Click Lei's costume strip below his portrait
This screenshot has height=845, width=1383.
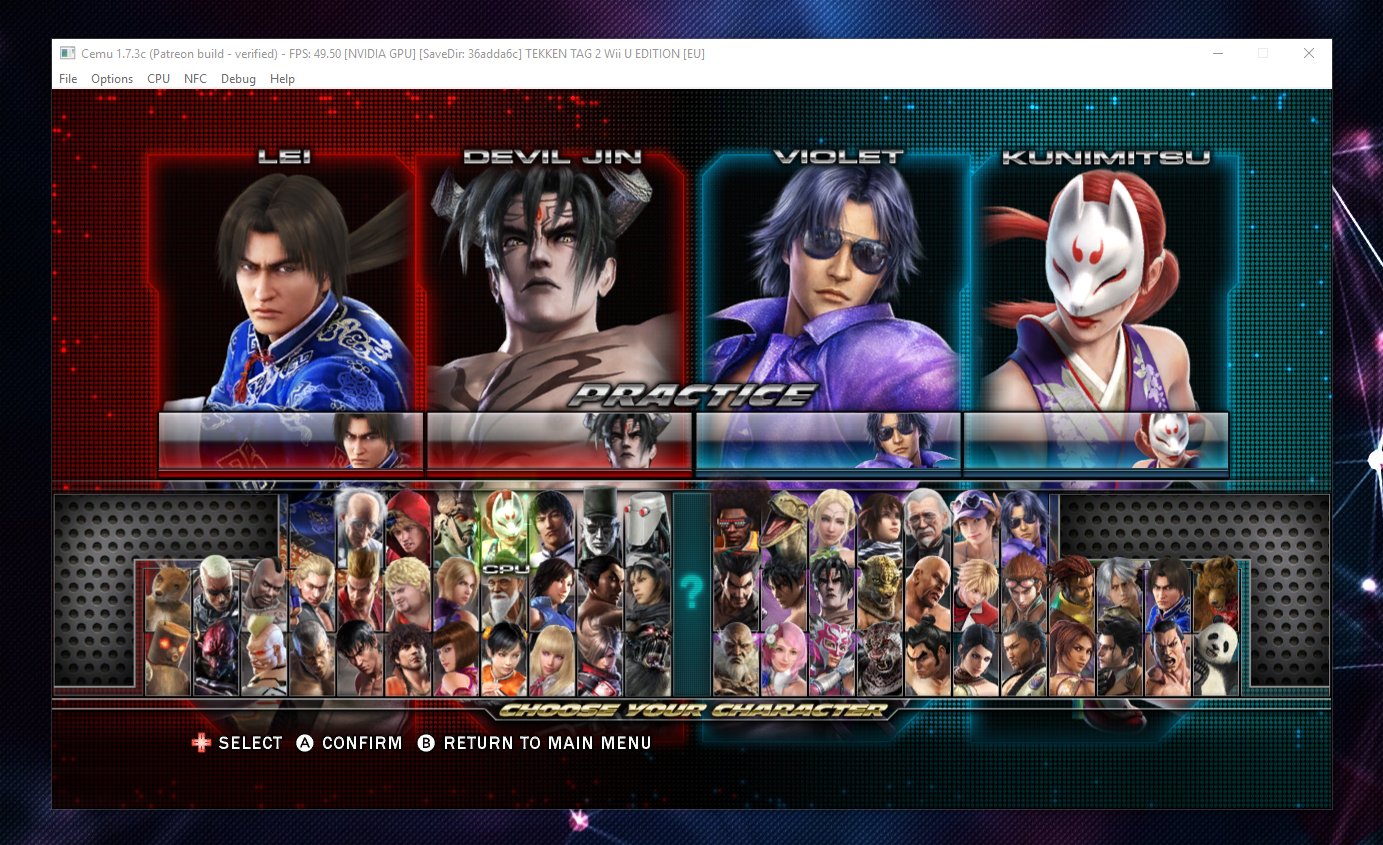(x=290, y=440)
